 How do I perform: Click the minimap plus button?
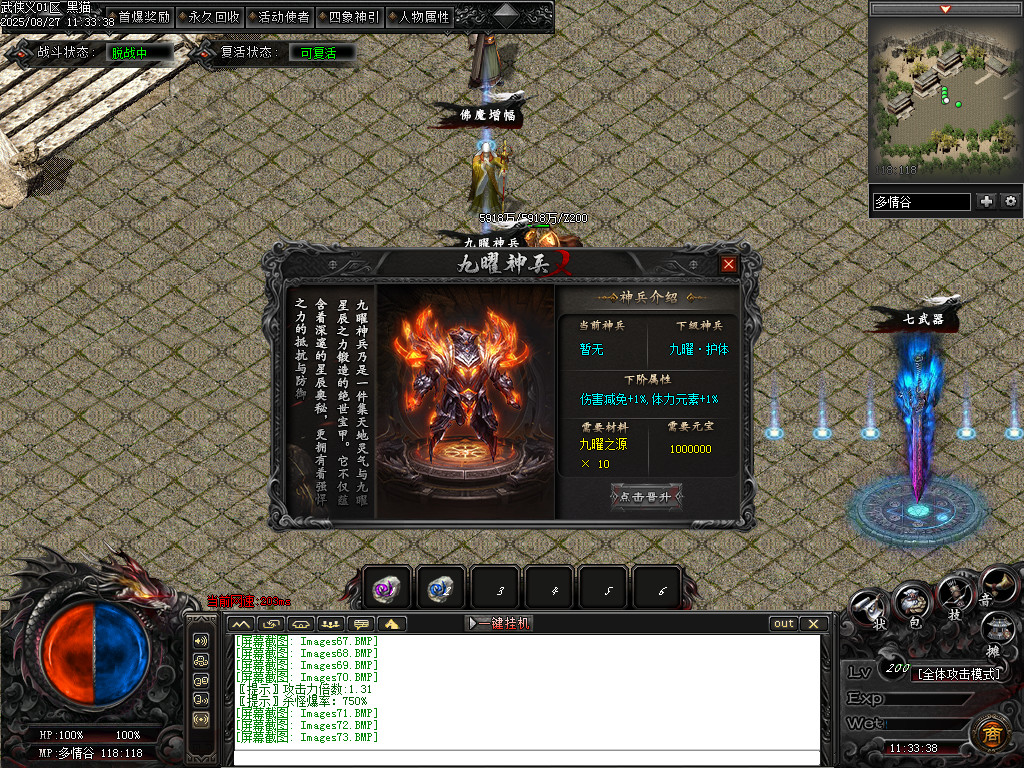(x=987, y=201)
